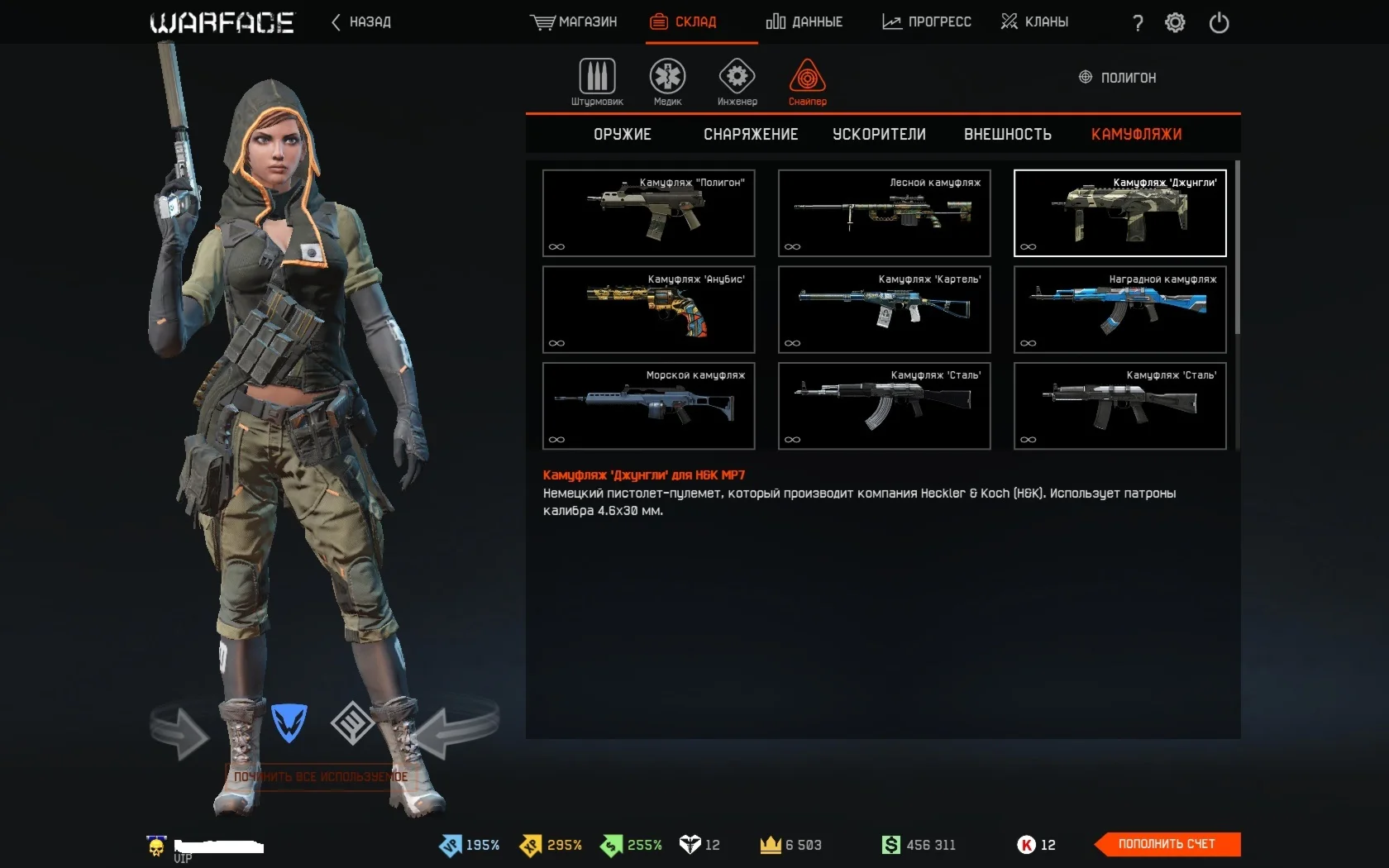This screenshot has height=868, width=1389.
Task: Select the Инженер class
Action: tap(737, 82)
